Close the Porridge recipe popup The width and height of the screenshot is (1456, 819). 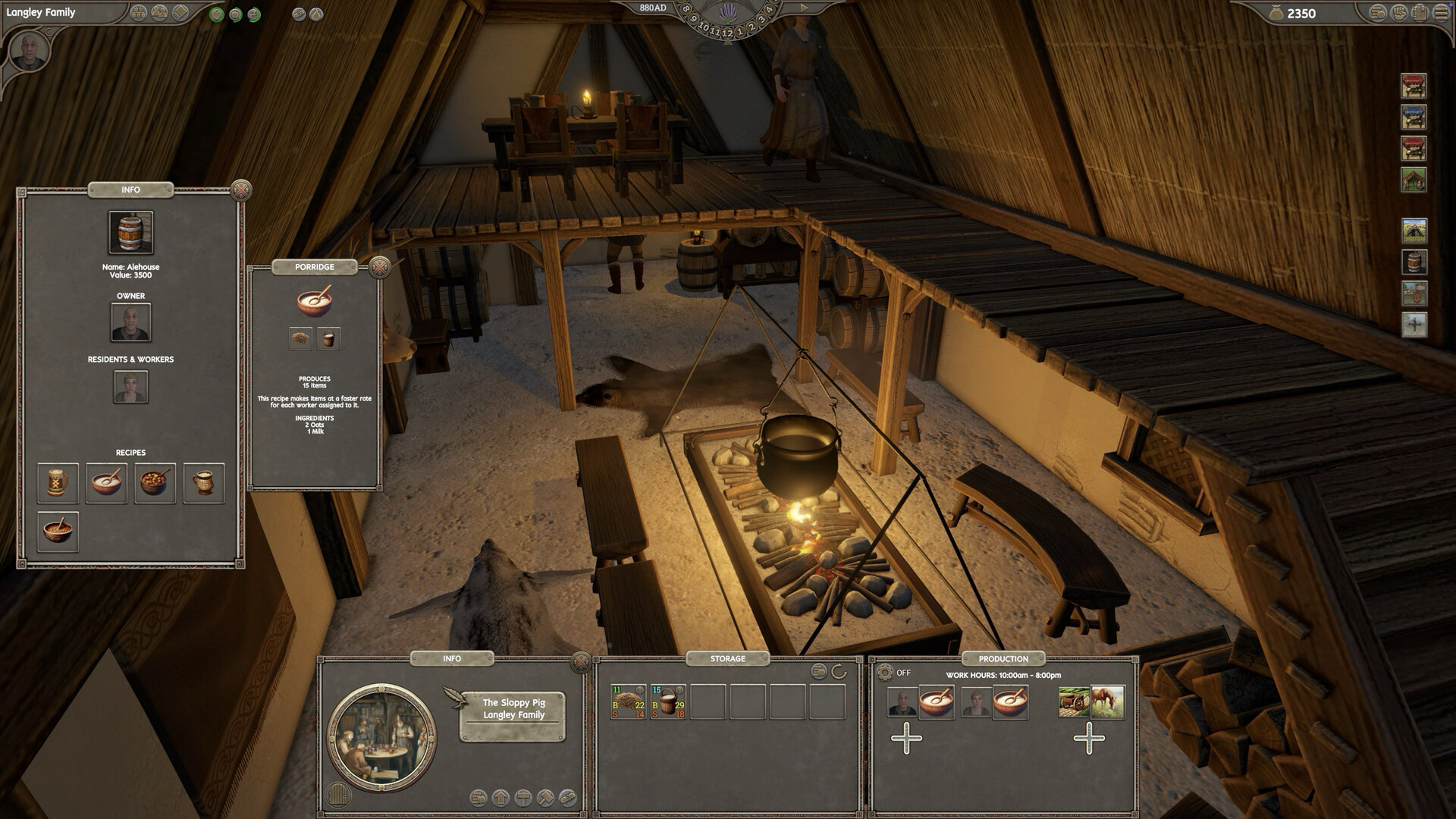[380, 267]
